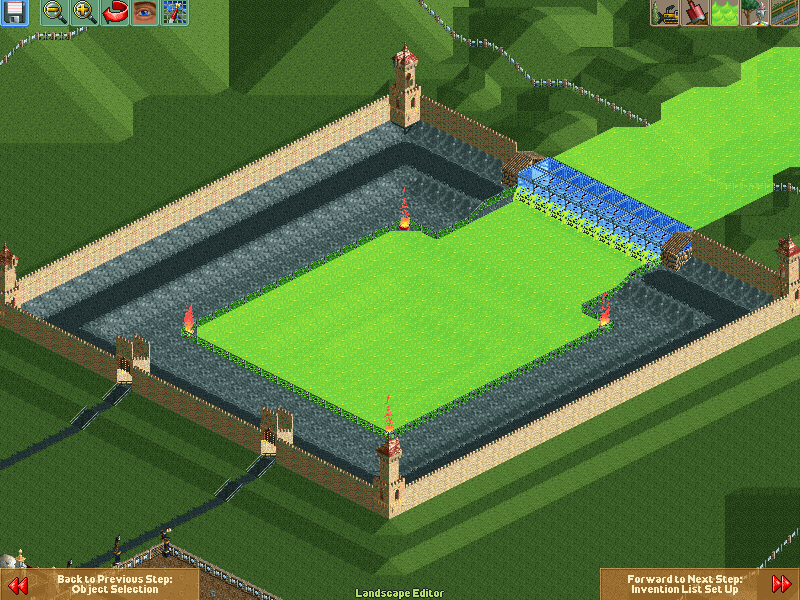
Task: Zoom out with the minus magnifier
Action: click(x=55, y=13)
